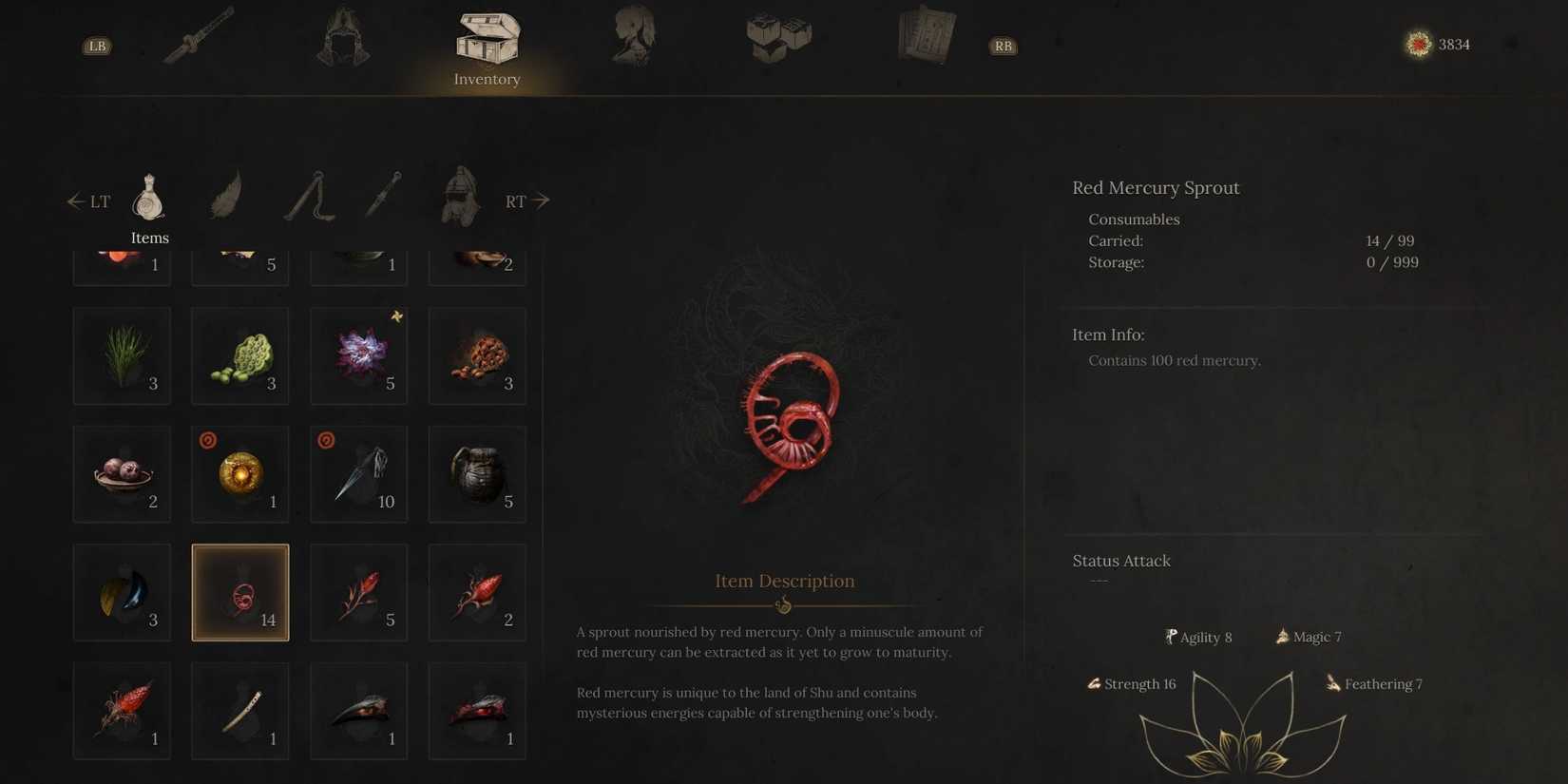Open the character tab with the female silhouette icon
The image size is (1568, 784).
(x=632, y=38)
